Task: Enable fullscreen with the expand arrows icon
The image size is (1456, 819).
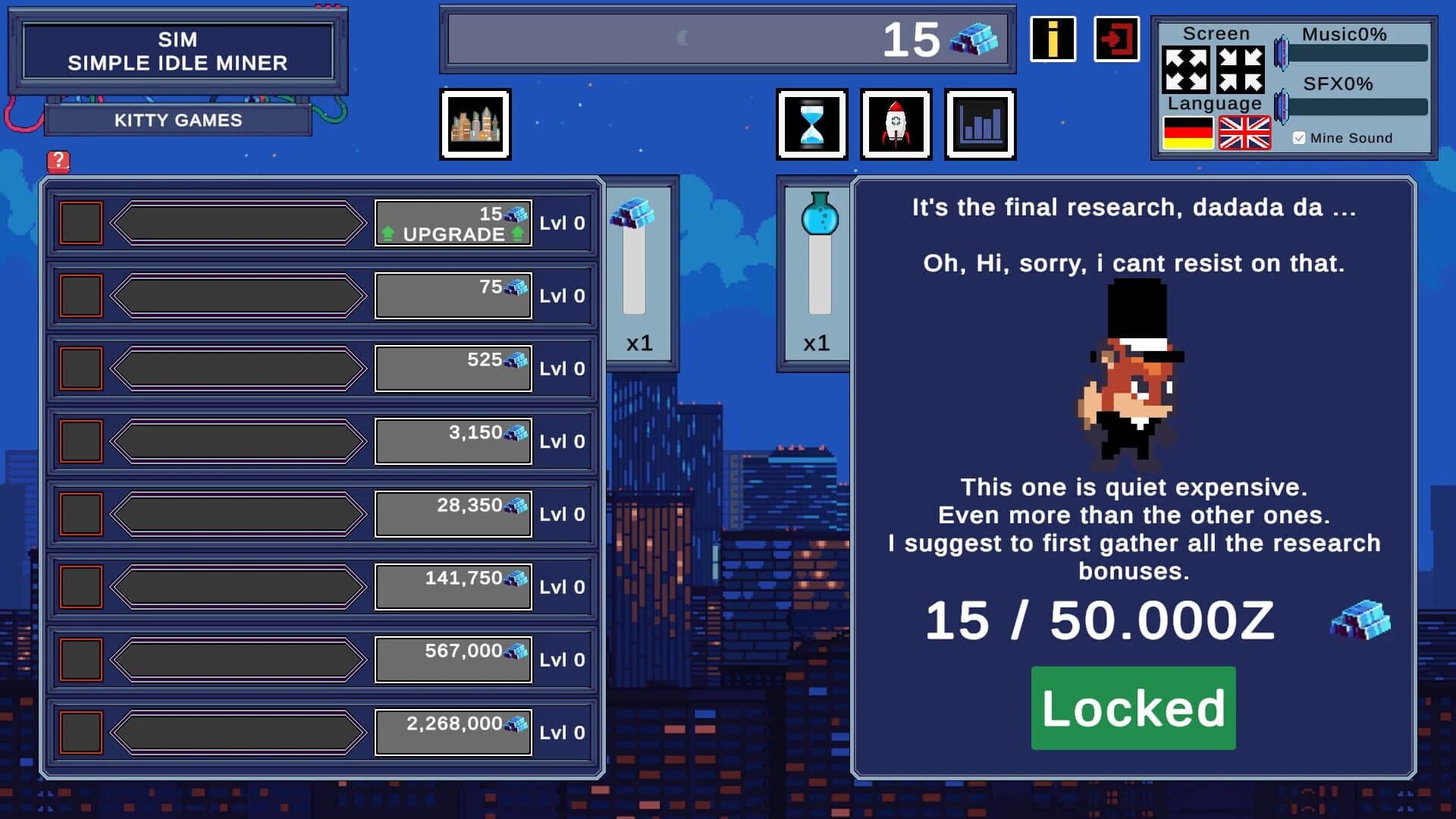Action: click(x=1187, y=68)
